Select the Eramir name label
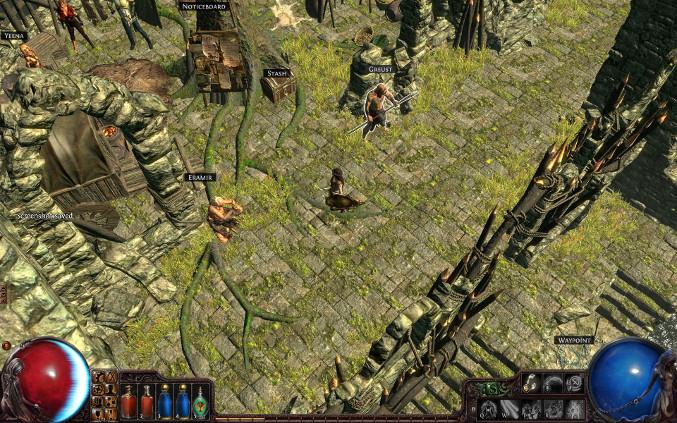This screenshot has height=423, width=677. click(x=200, y=177)
